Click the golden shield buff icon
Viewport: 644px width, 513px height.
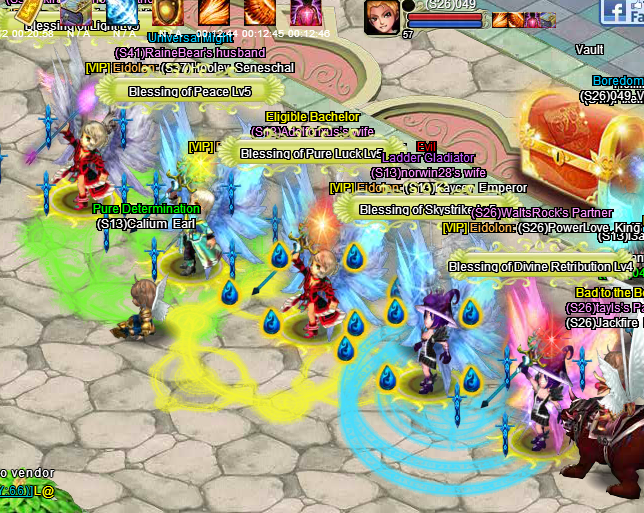click(x=167, y=12)
